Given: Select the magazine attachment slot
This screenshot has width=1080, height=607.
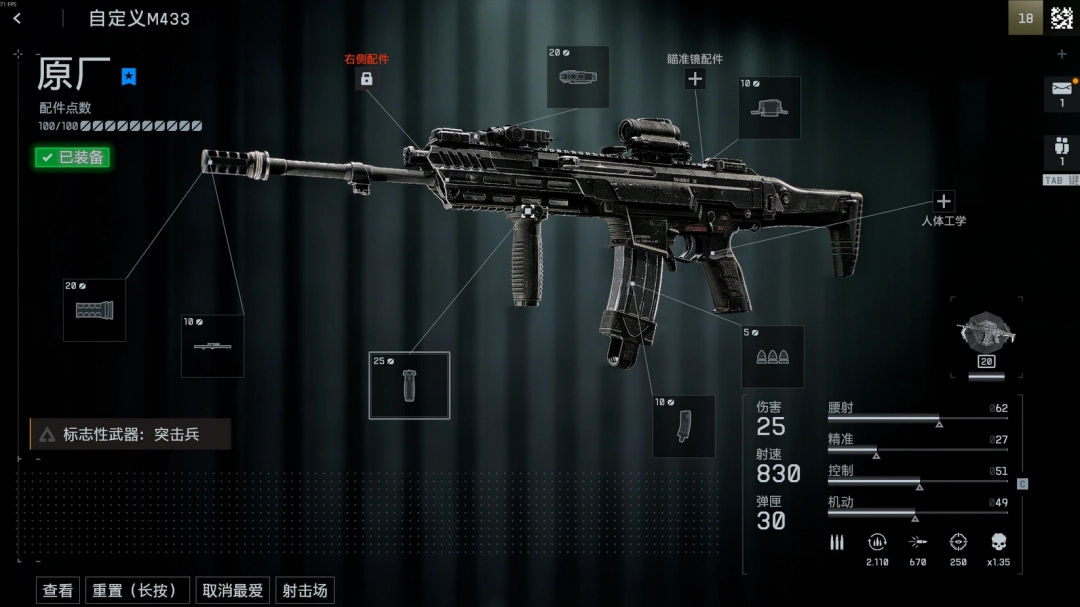Looking at the screenshot, I should tap(684, 426).
